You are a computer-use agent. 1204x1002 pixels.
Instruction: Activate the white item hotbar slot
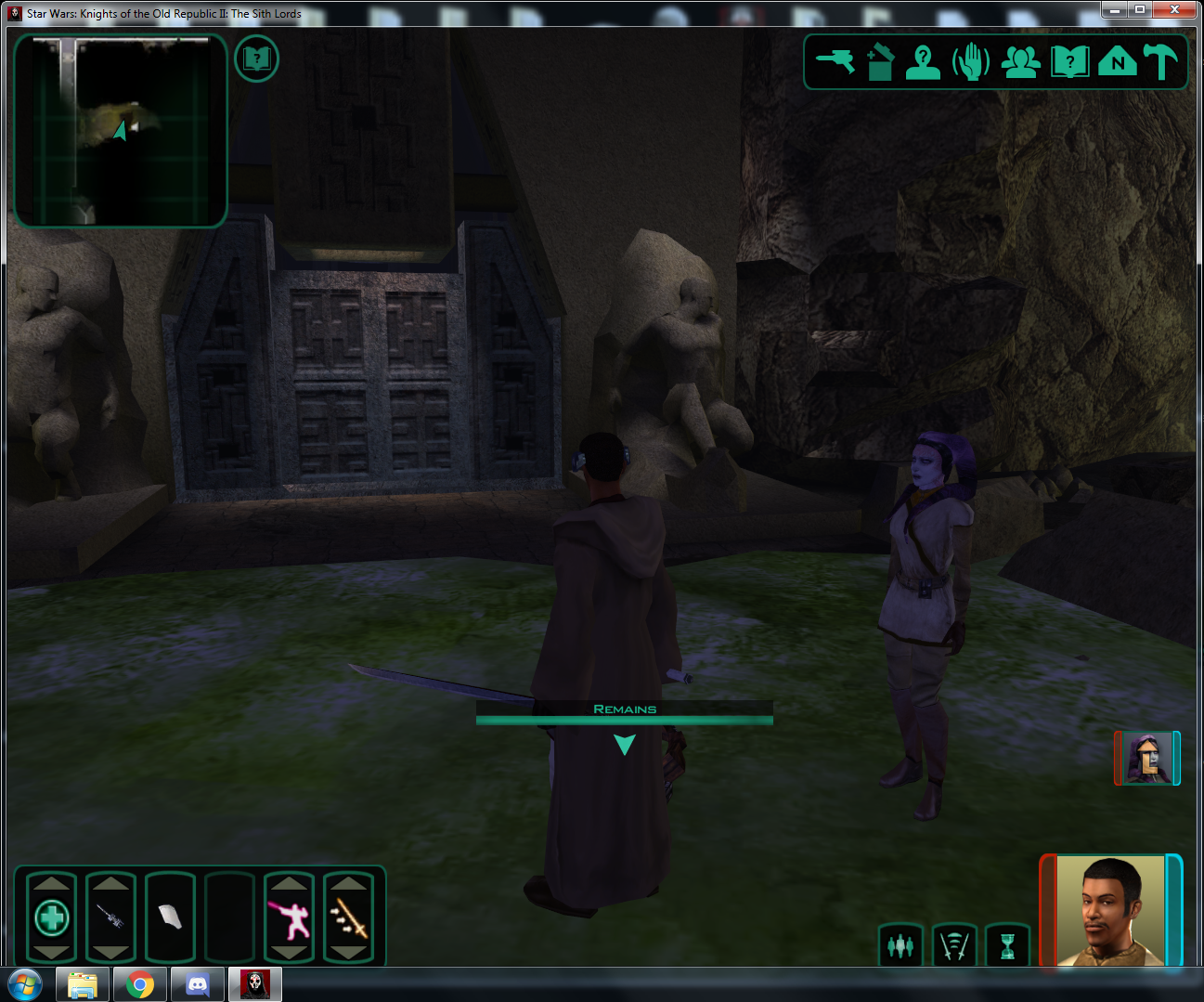170,917
